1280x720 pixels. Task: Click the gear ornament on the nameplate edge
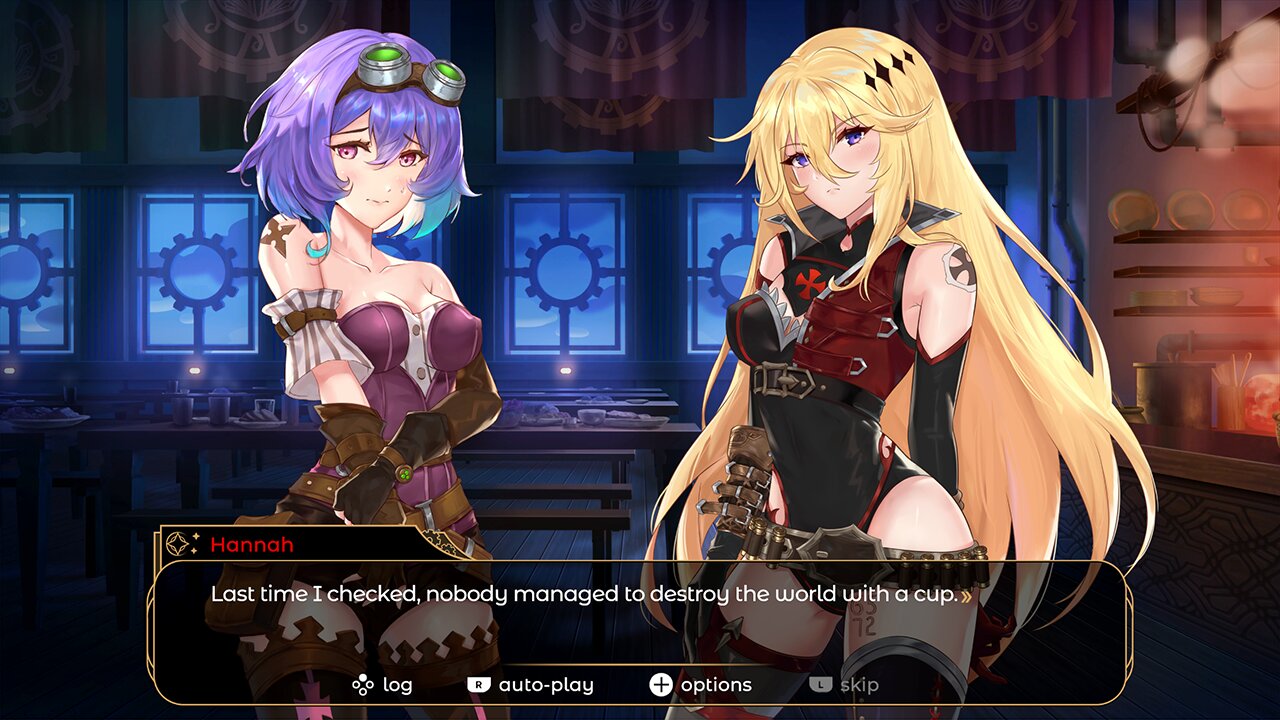click(x=438, y=541)
